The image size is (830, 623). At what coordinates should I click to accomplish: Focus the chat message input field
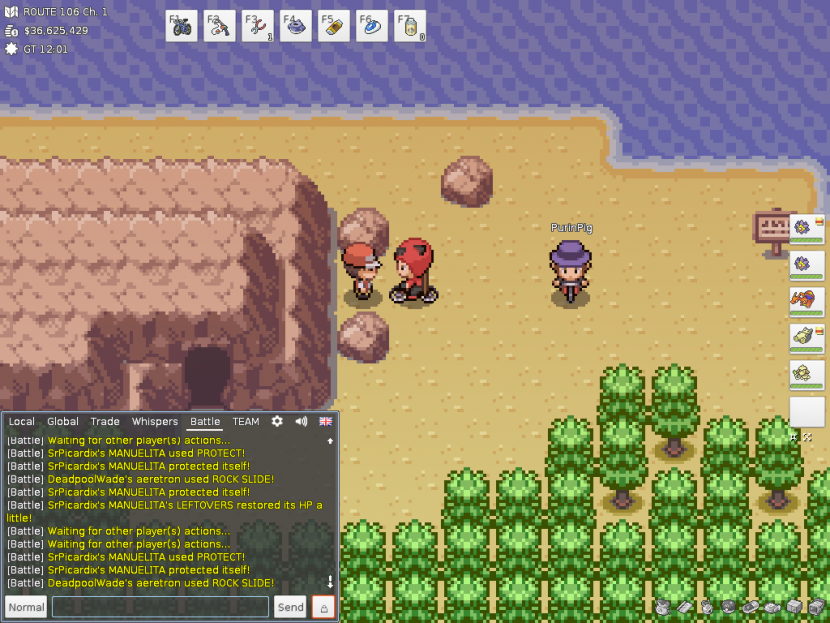click(x=160, y=607)
